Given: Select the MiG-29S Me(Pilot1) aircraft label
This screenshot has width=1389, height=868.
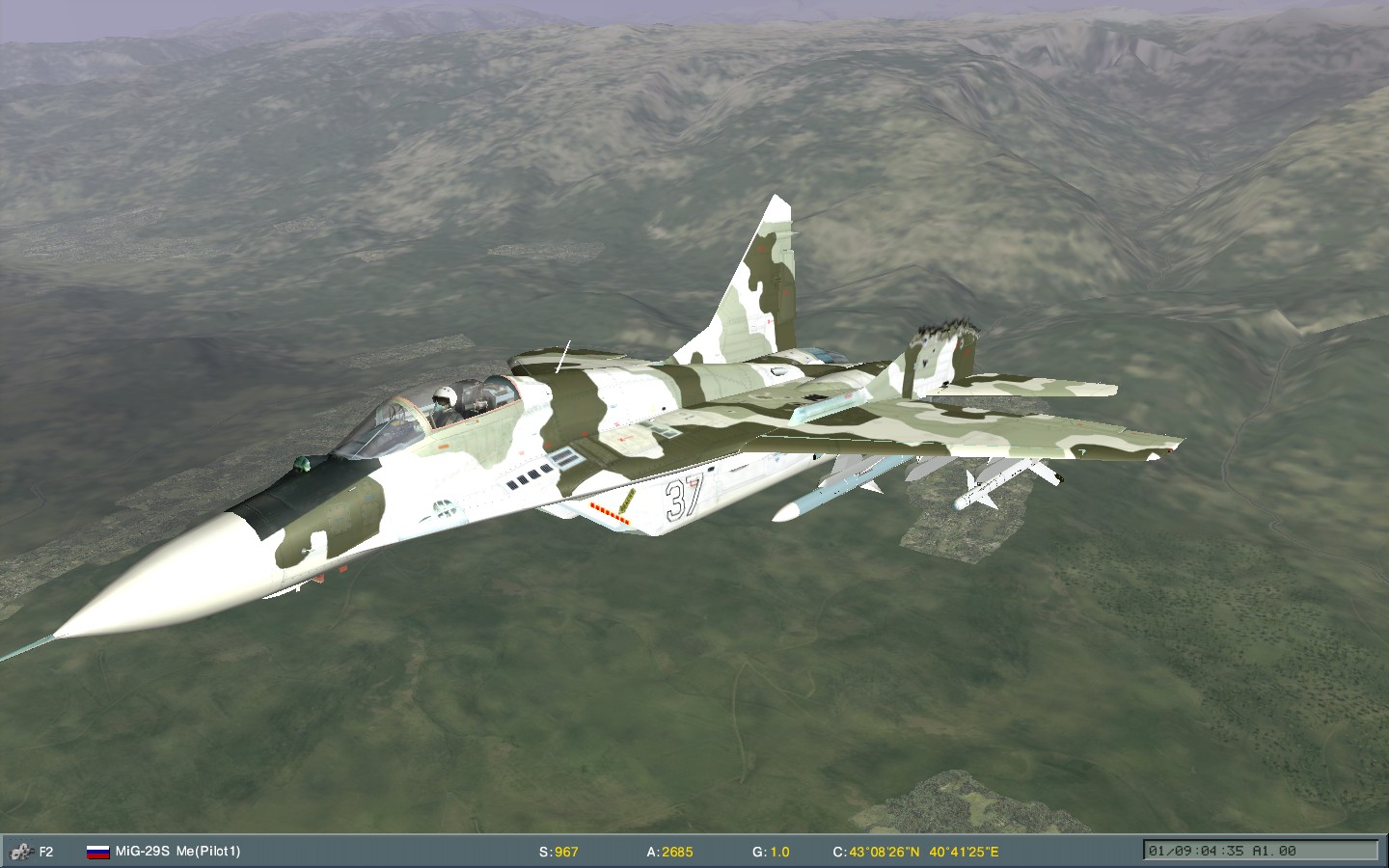Looking at the screenshot, I should pyautogui.click(x=177, y=853).
